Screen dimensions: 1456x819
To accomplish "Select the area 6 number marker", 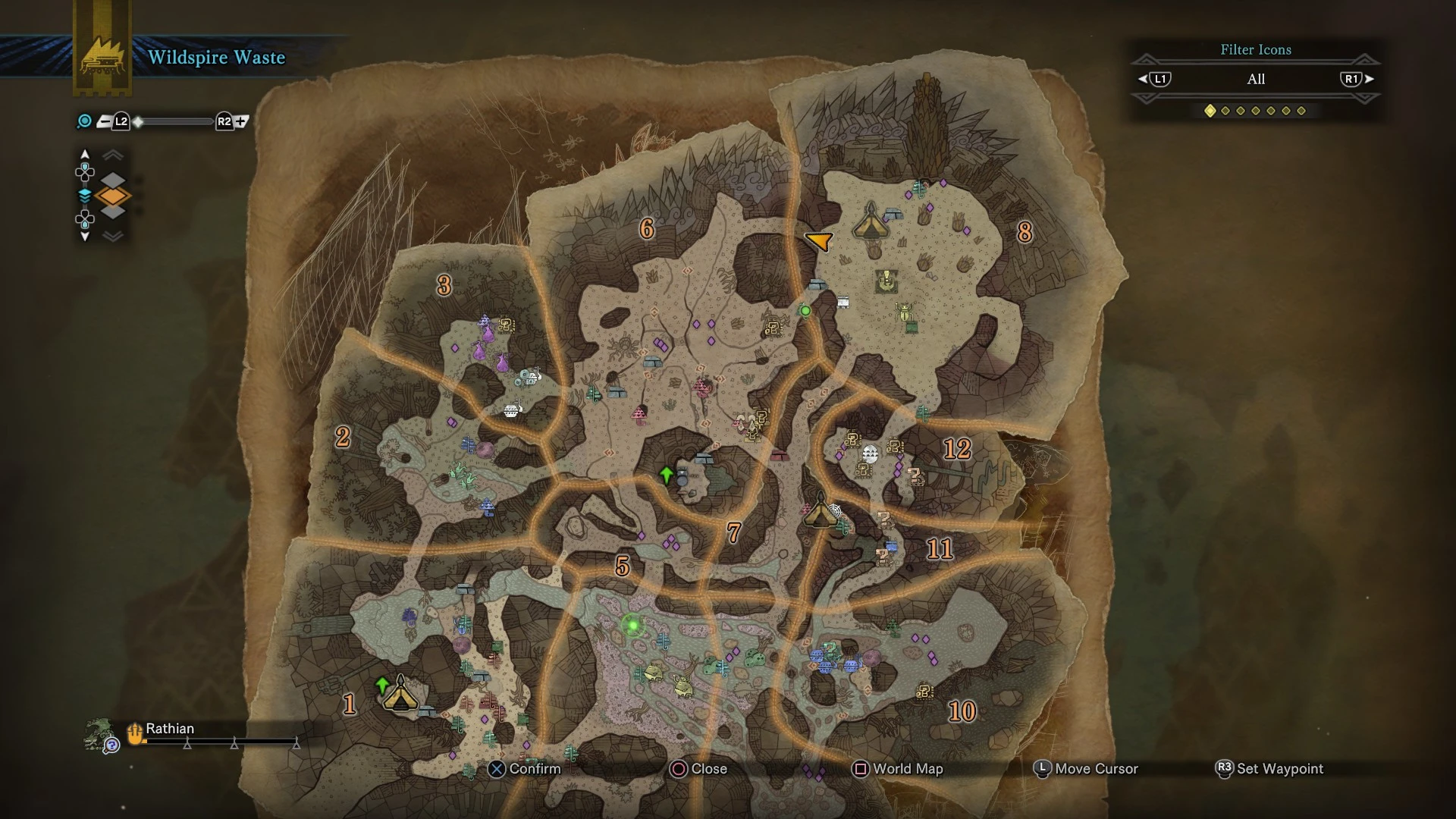I will 647,228.
